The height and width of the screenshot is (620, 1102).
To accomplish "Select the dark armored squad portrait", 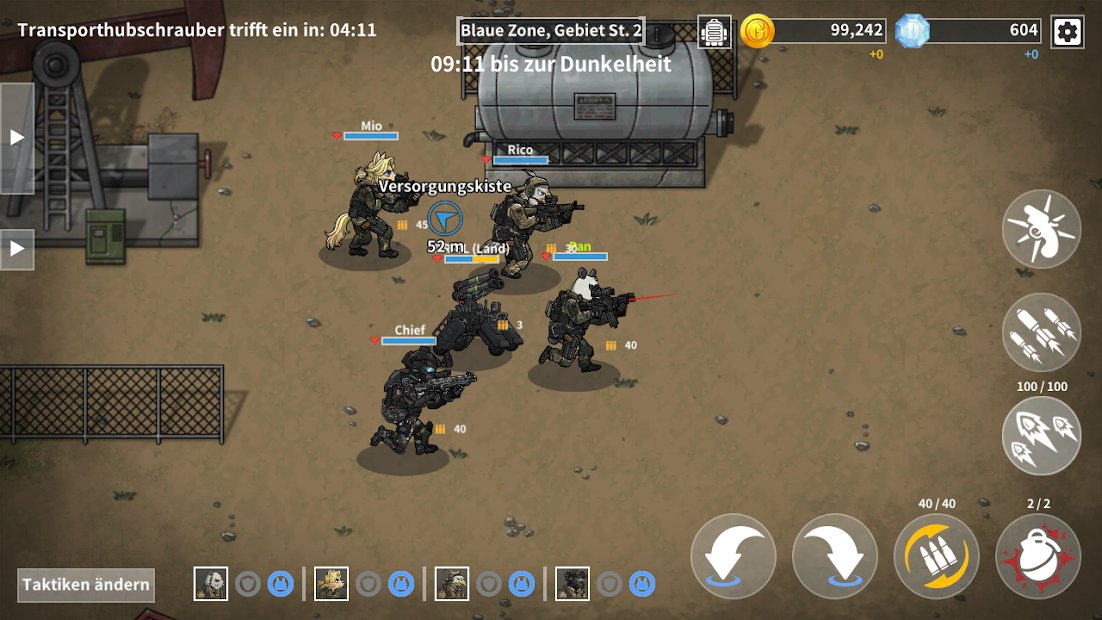I will pos(572,583).
